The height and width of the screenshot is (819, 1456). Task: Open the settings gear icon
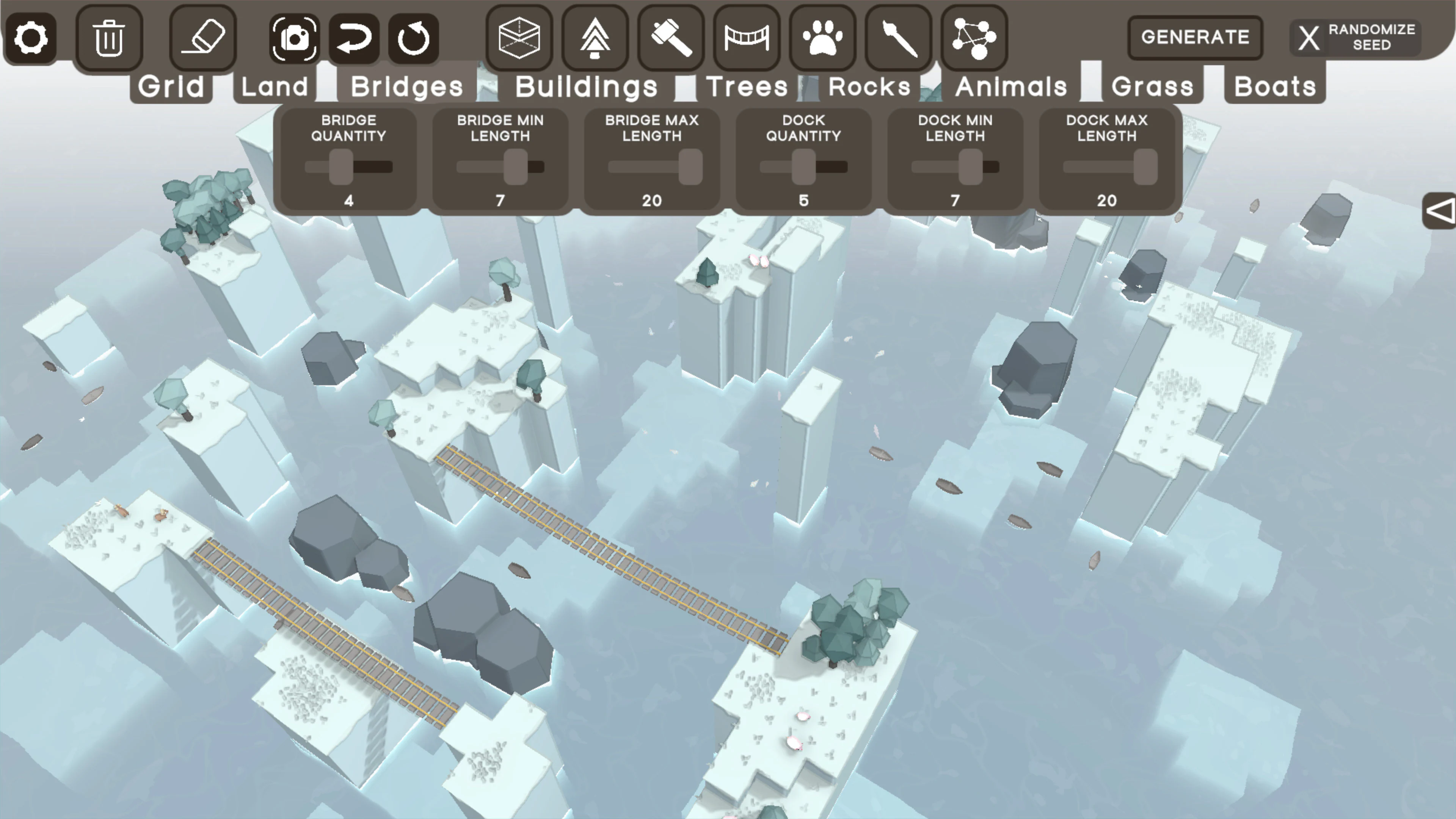(x=31, y=37)
